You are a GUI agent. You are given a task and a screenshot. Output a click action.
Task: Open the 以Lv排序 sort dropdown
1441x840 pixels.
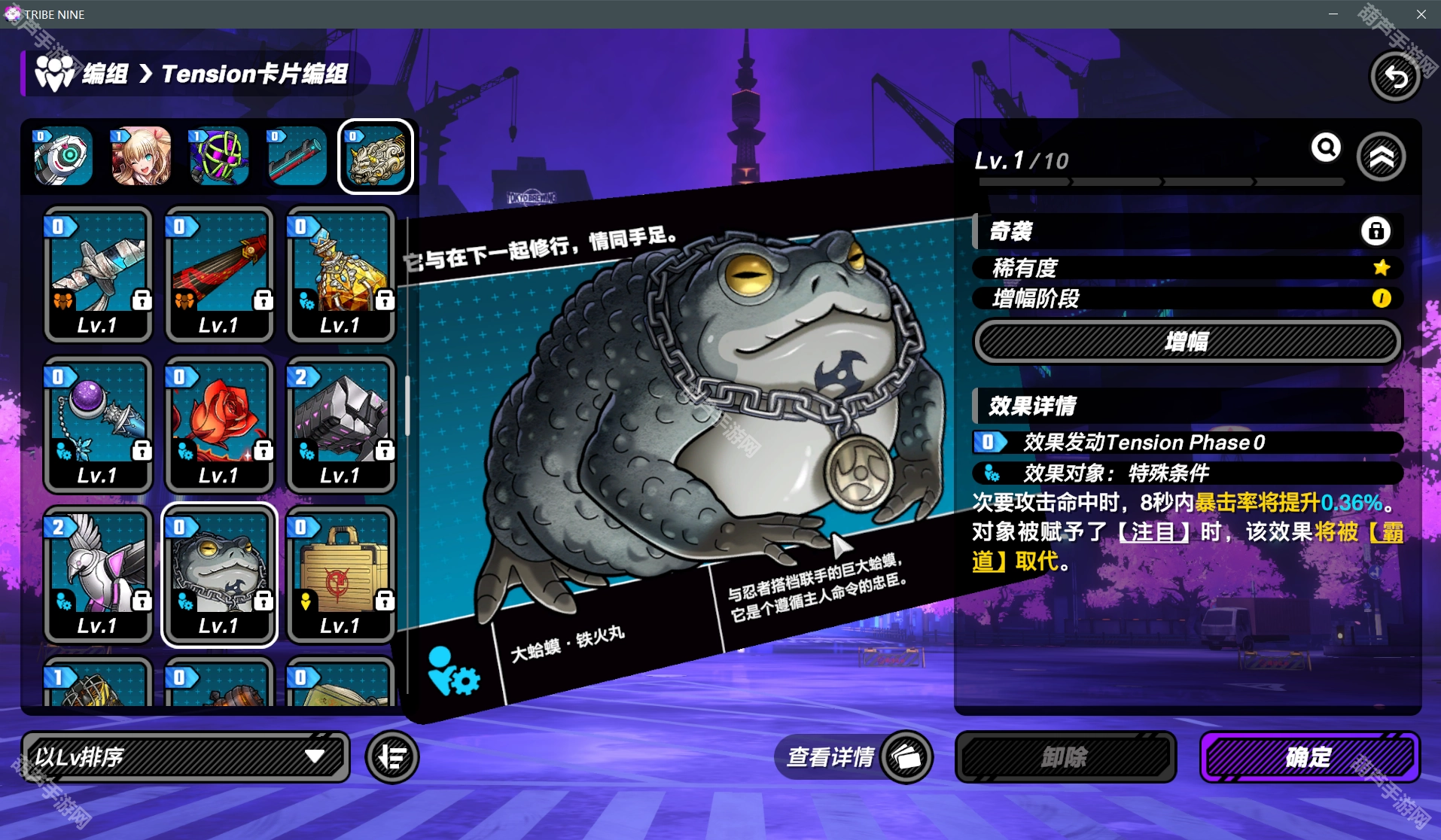pos(185,756)
